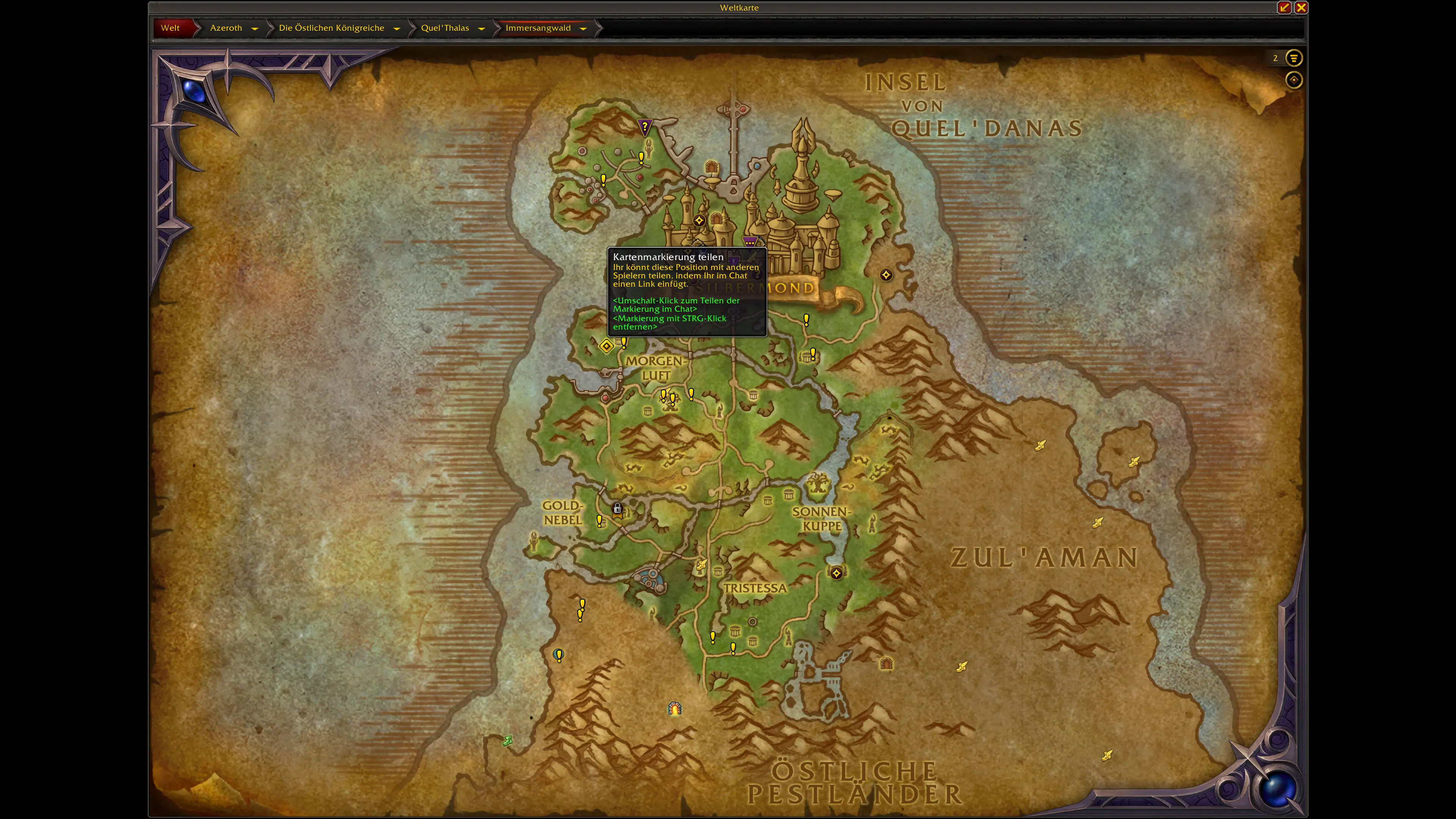This screenshot has width=1456, height=819.
Task: Select the purple question mark quest marker
Action: (x=644, y=126)
